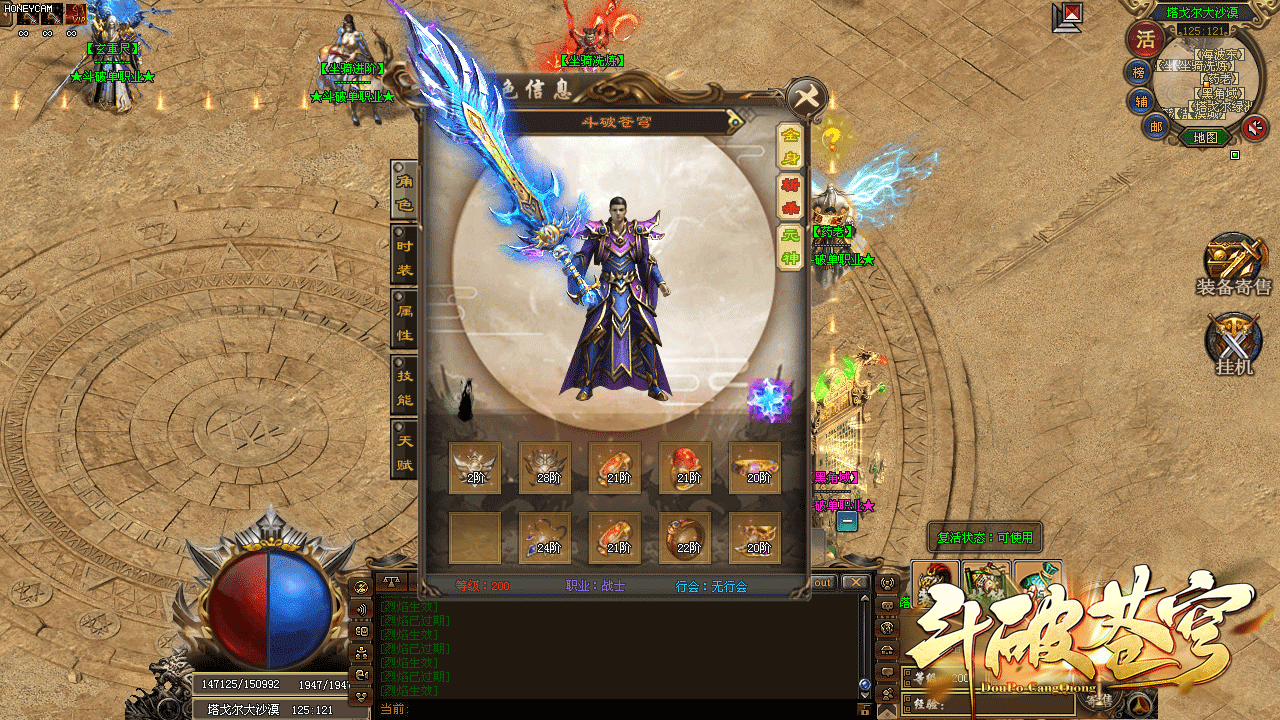
Task: Toggle the muted sound speaker icon
Action: pos(1255,127)
